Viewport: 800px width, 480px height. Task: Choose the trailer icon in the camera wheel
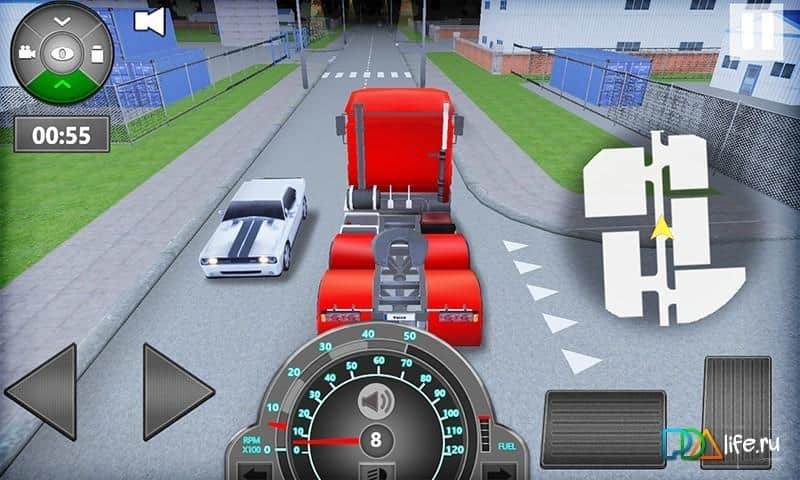point(98,53)
